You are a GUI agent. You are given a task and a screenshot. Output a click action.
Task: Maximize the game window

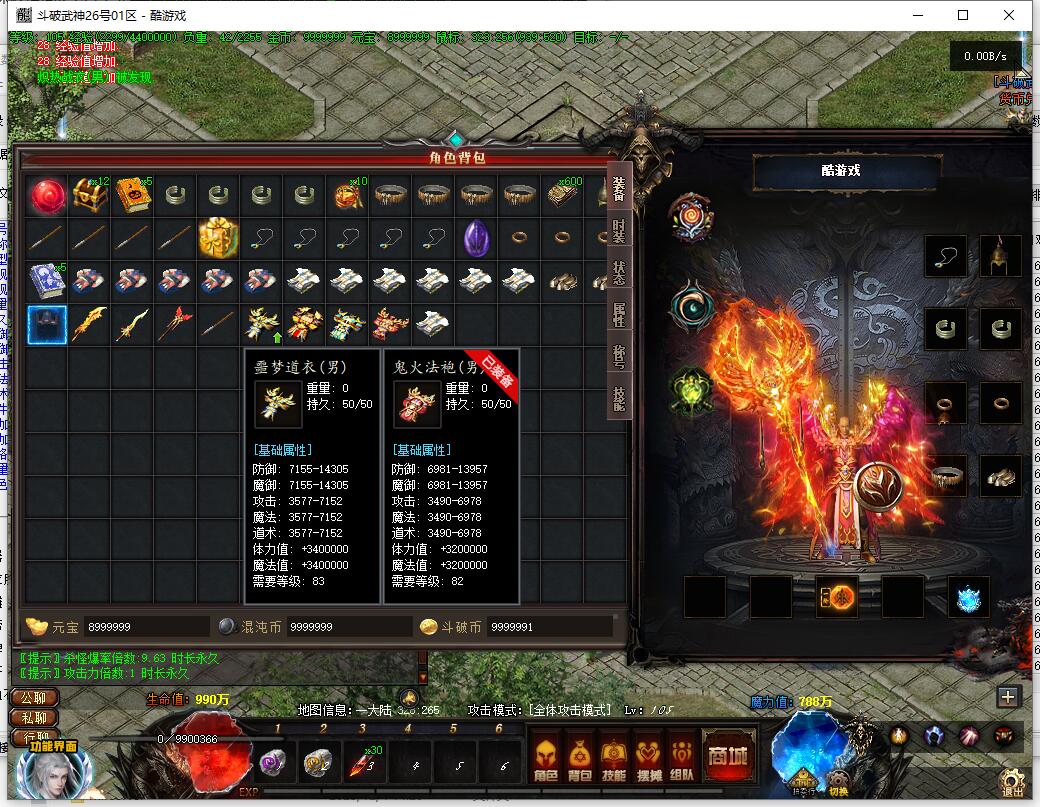[x=963, y=15]
